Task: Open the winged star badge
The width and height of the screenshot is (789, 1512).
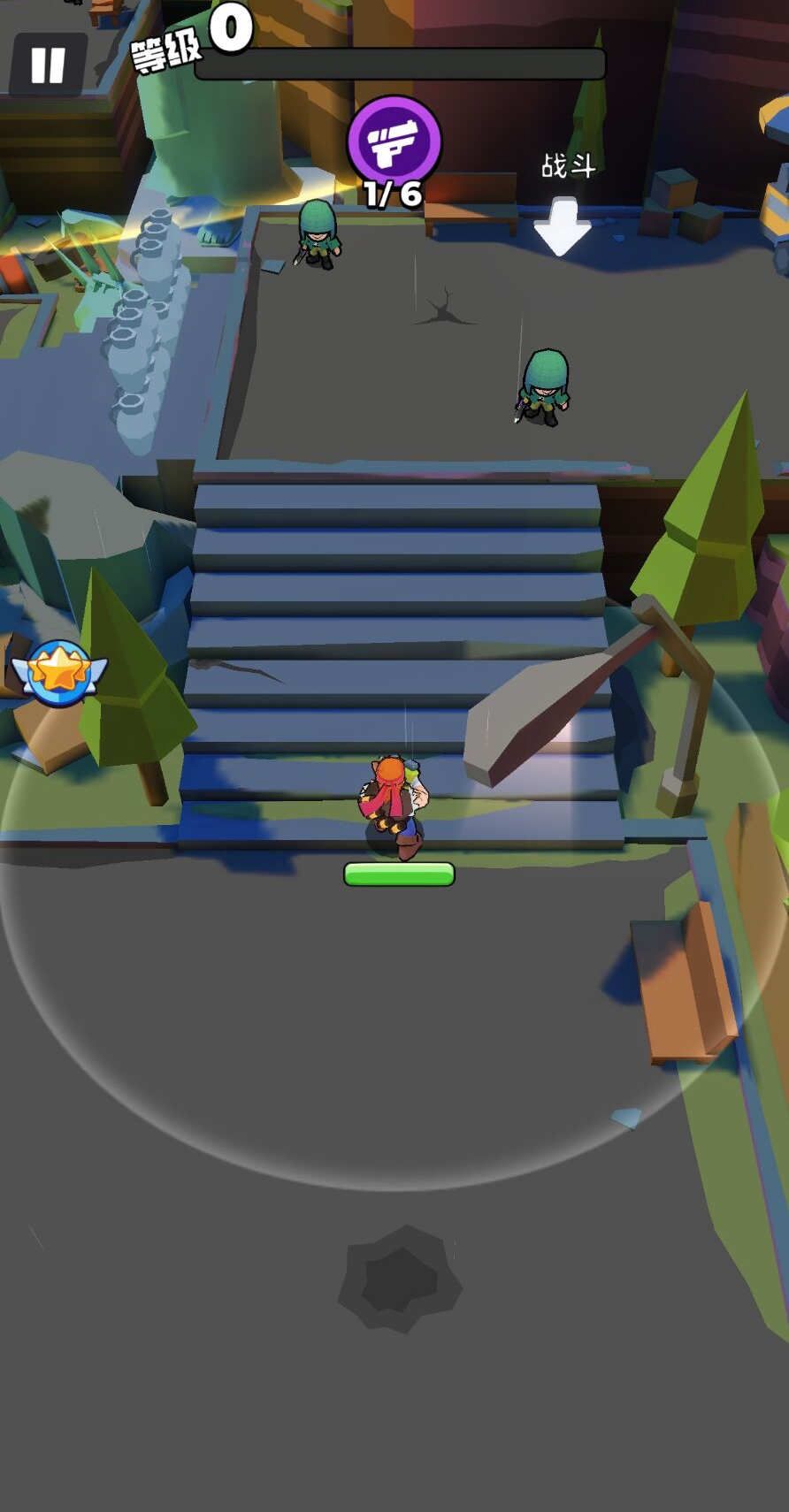Action: [x=59, y=673]
